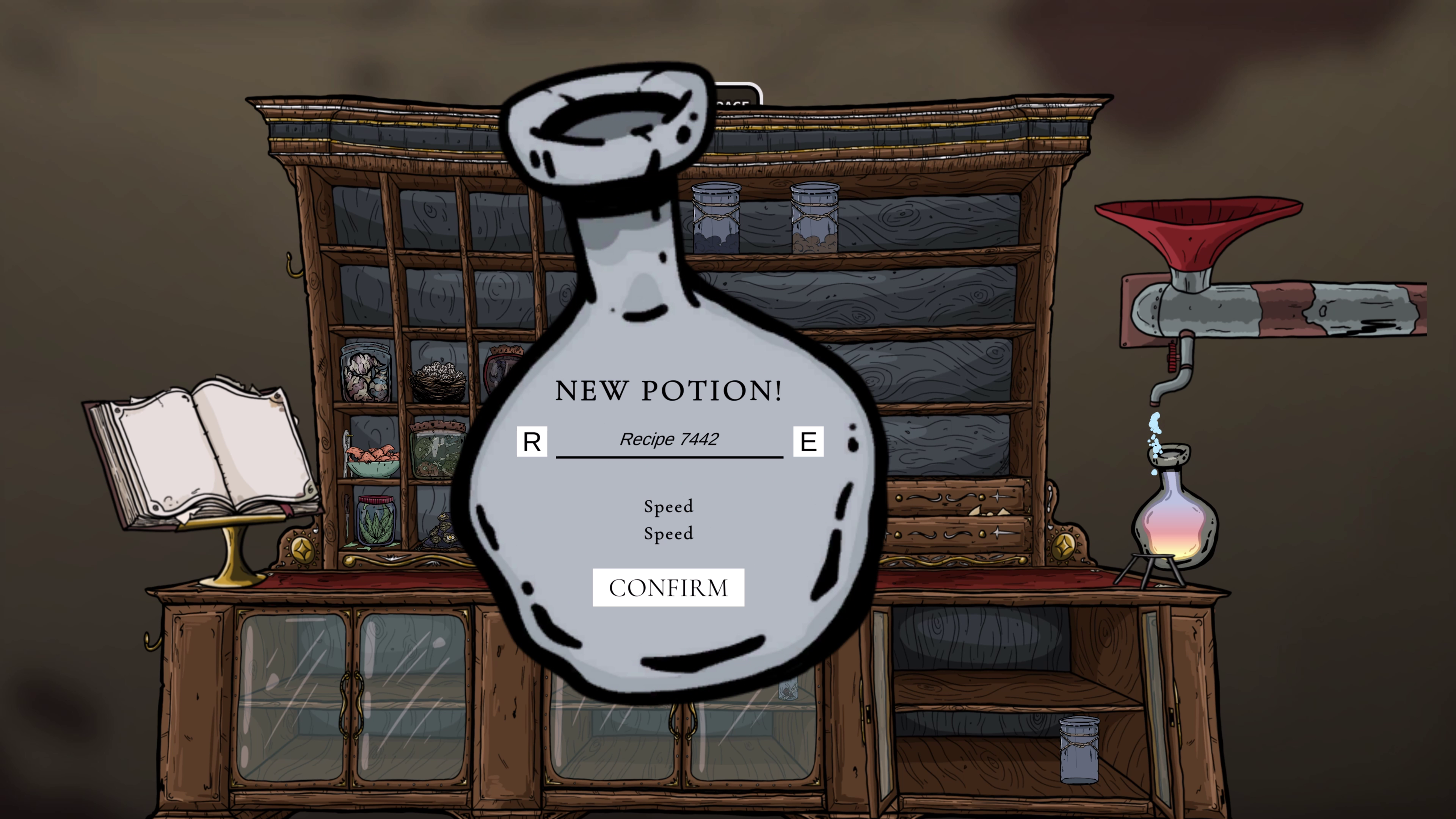
Task: Select the Recipe 7442 name field
Action: tap(669, 440)
